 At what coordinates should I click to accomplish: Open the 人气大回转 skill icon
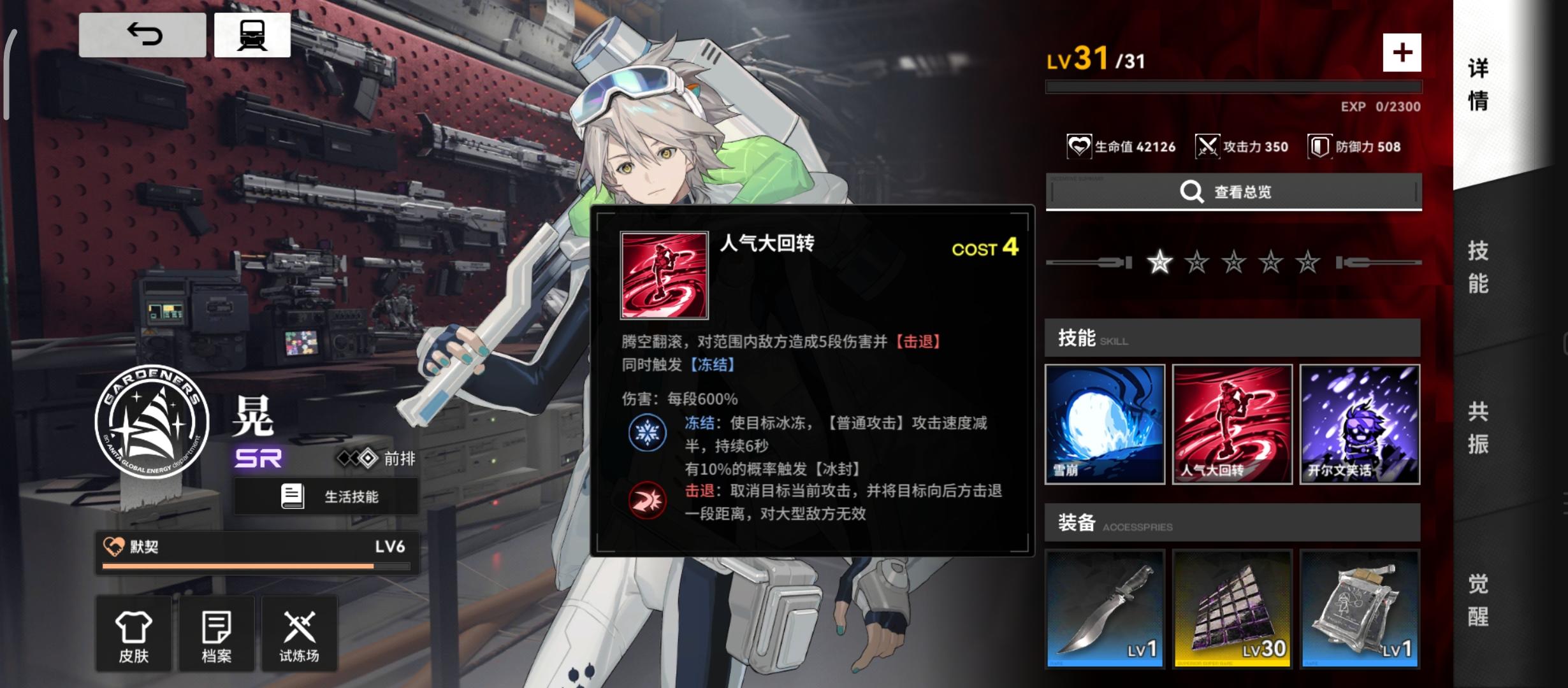click(1232, 425)
